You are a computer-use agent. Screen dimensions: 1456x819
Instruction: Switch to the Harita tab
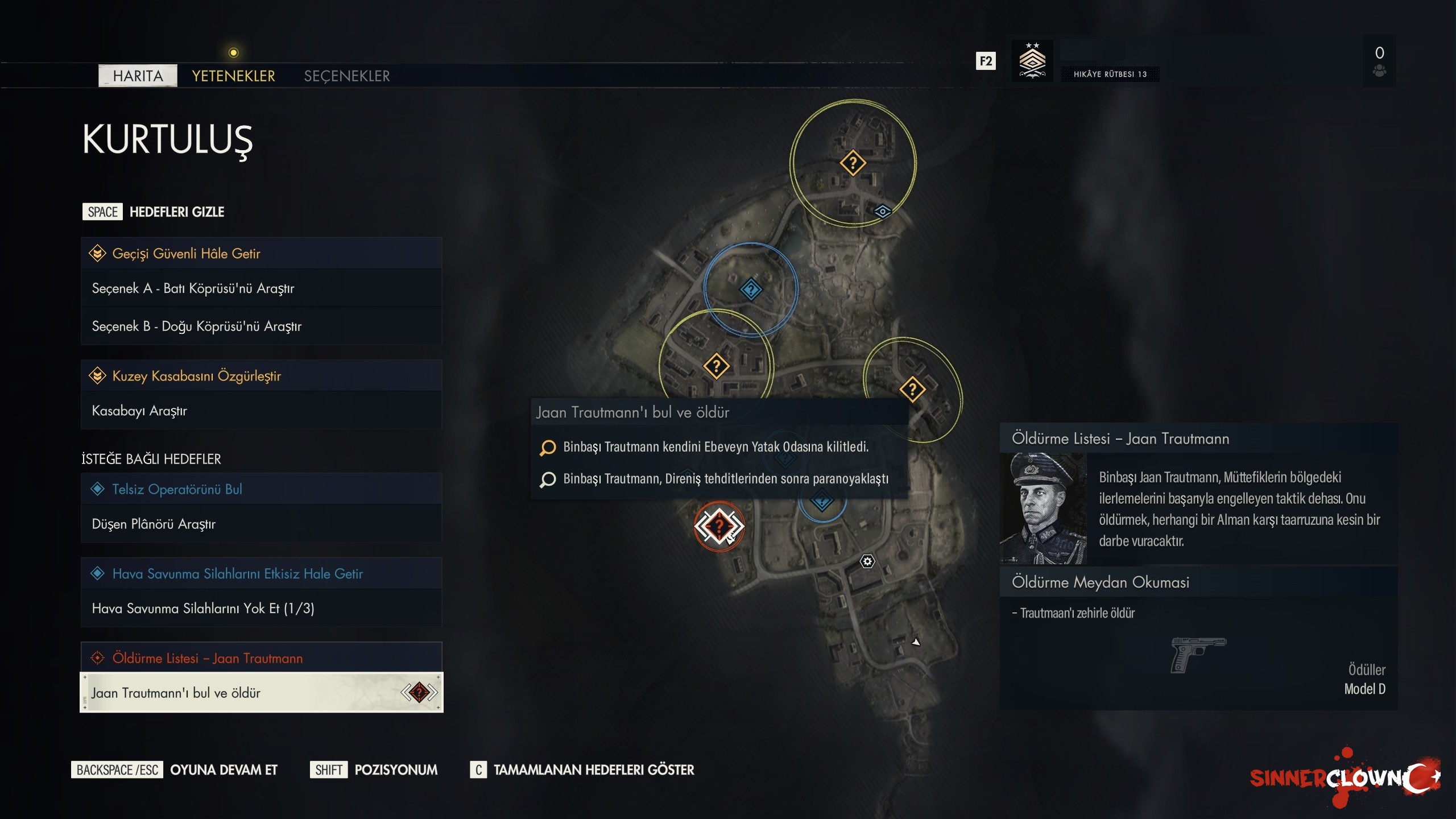138,76
